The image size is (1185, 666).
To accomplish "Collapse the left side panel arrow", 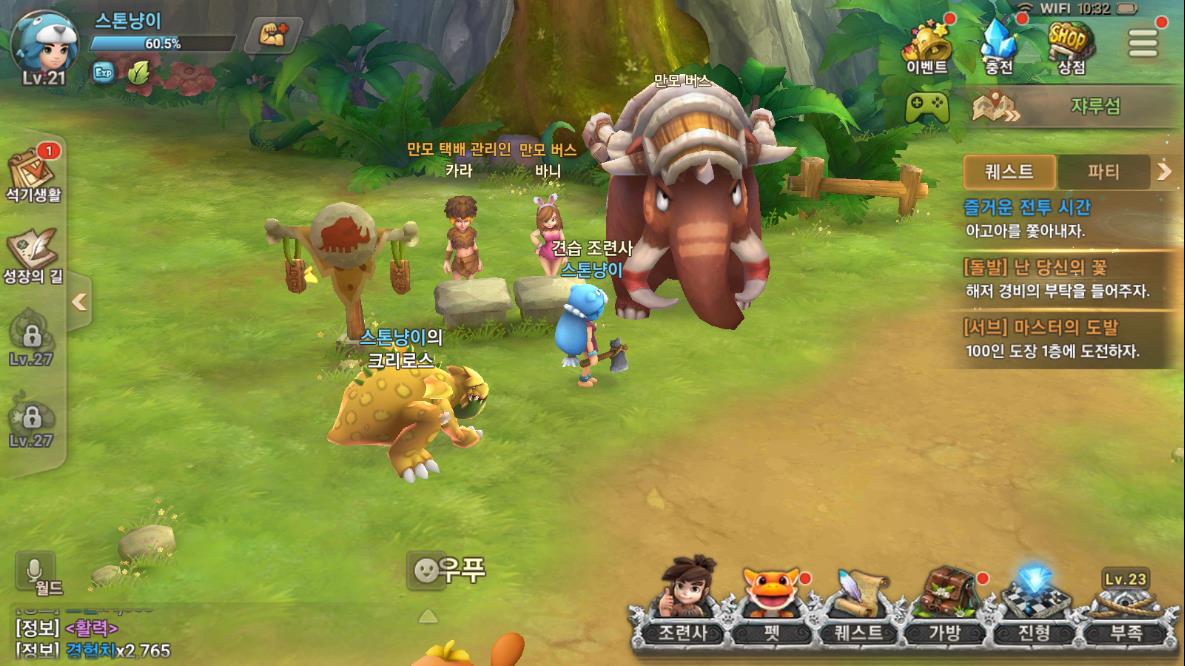I will pos(79,301).
